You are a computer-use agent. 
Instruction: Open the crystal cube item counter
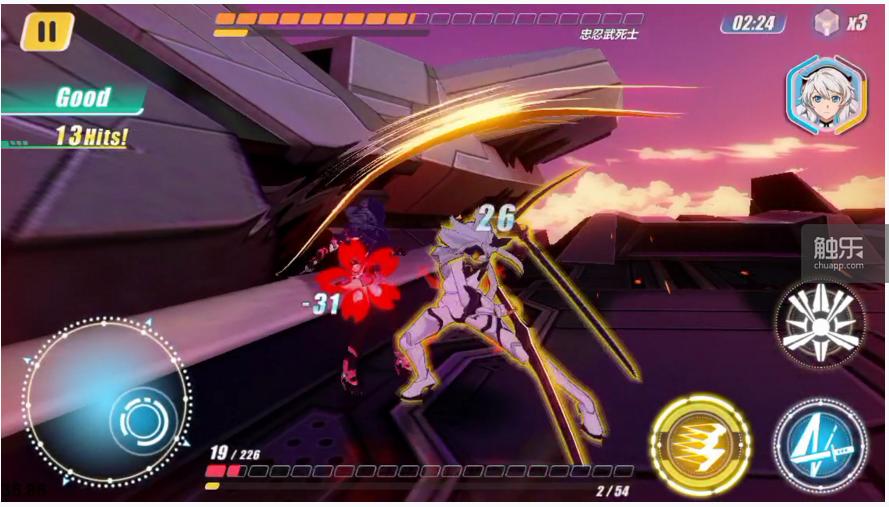click(838, 22)
